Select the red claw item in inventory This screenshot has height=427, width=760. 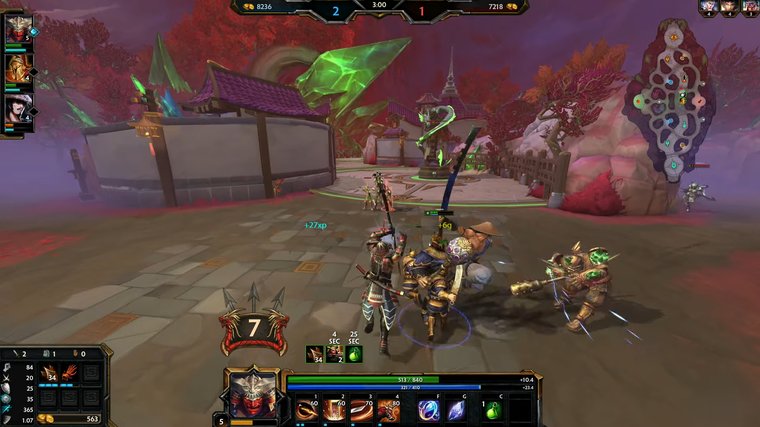(70, 374)
